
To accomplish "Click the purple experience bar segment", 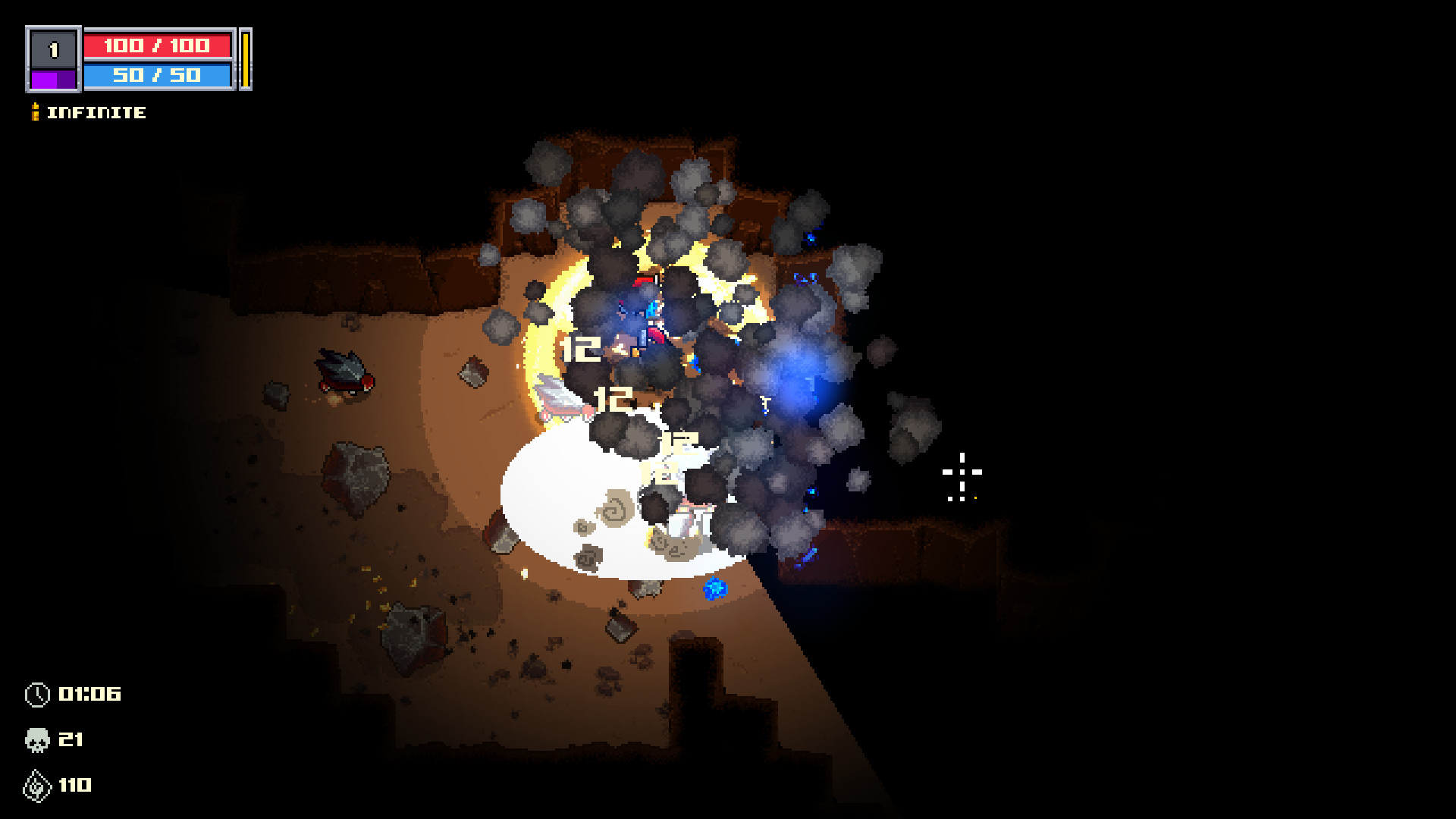I will tap(52, 78).
